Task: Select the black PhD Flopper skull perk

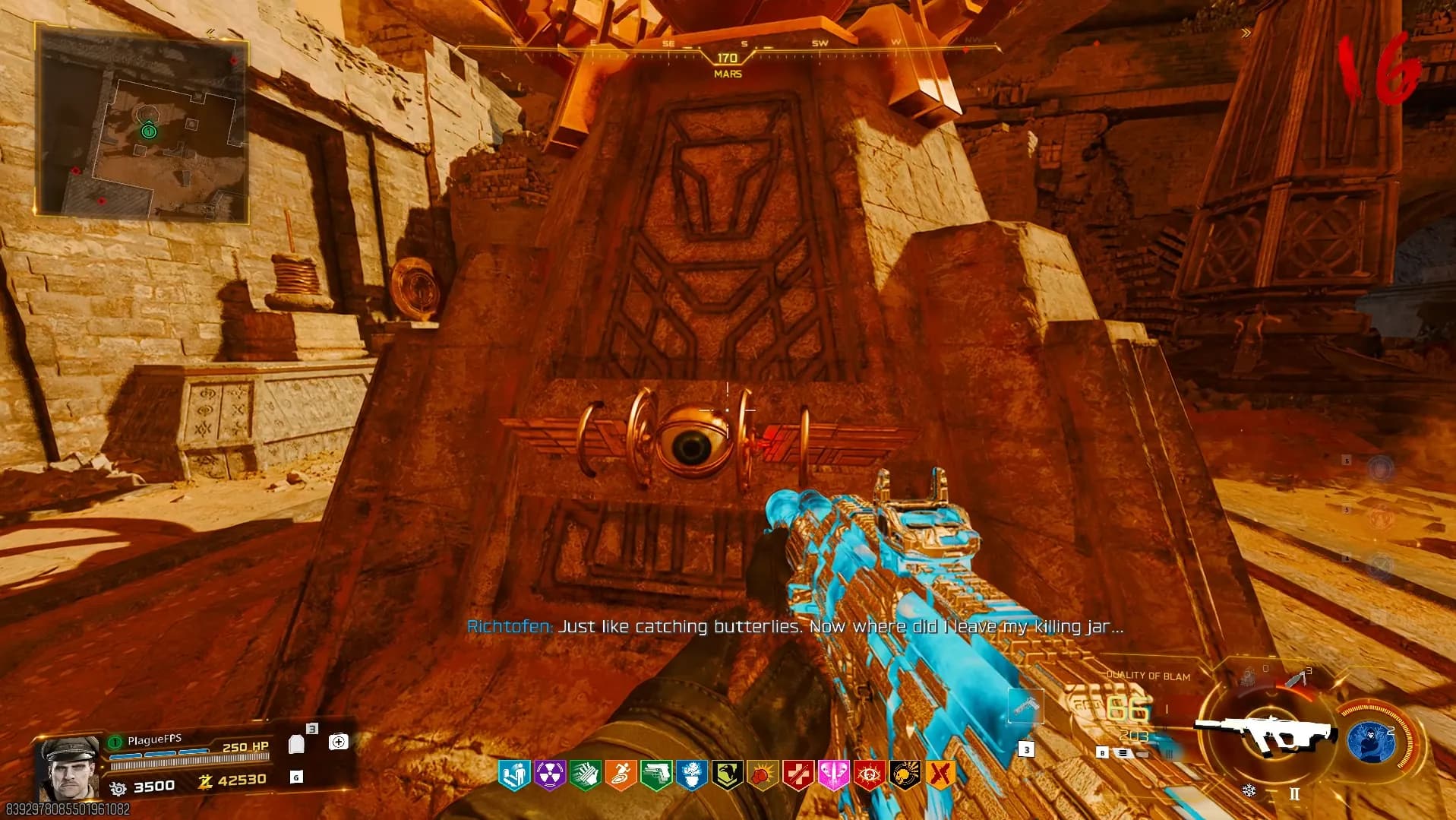Action: [x=905, y=775]
